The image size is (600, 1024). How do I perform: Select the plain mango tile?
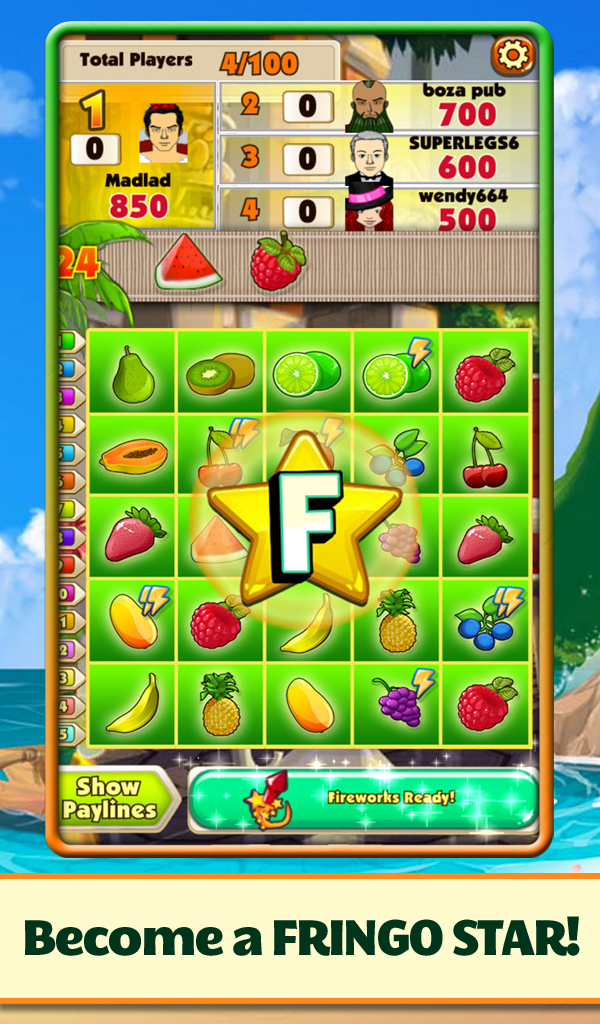click(308, 703)
